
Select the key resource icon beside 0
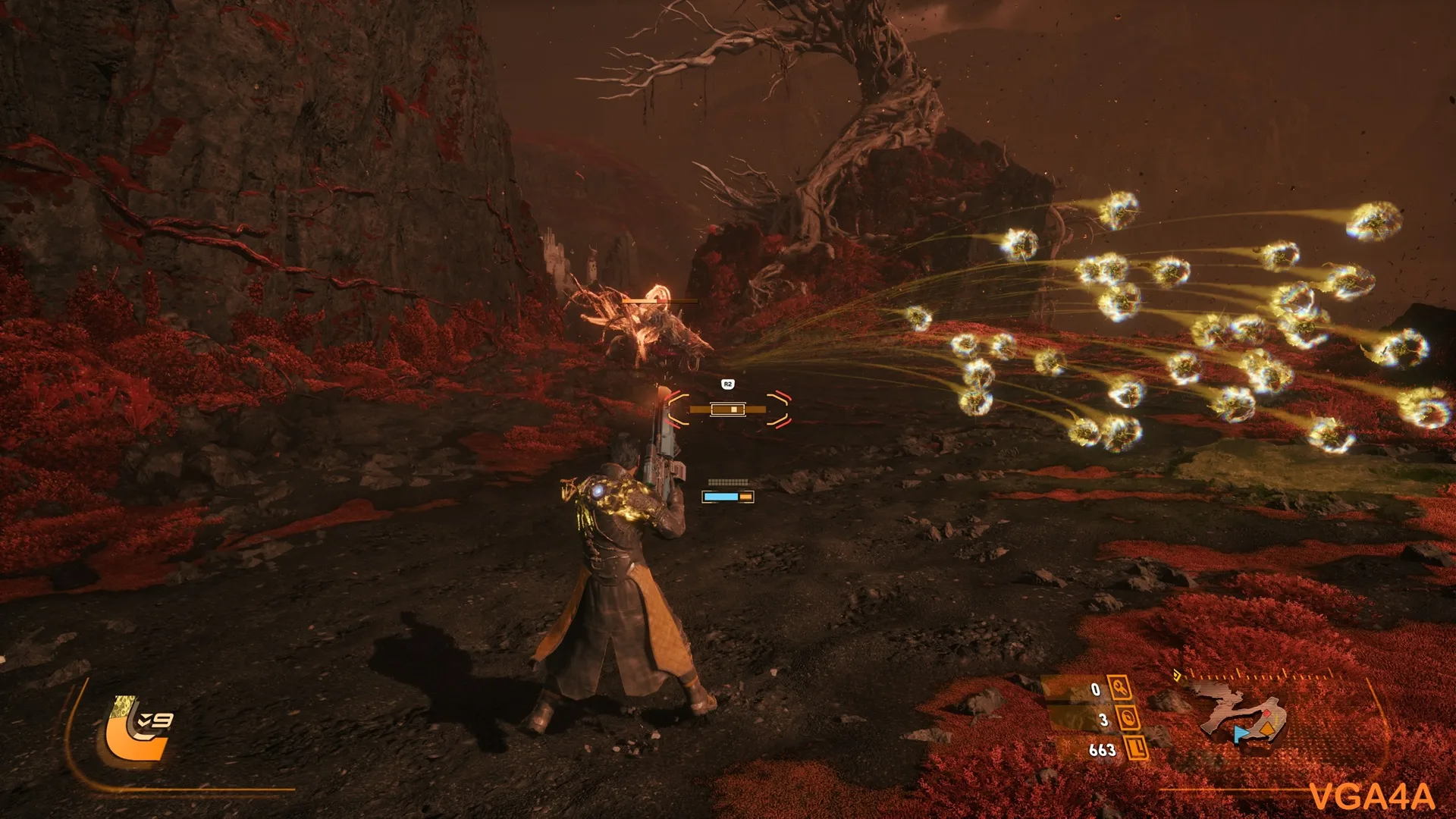point(1120,689)
